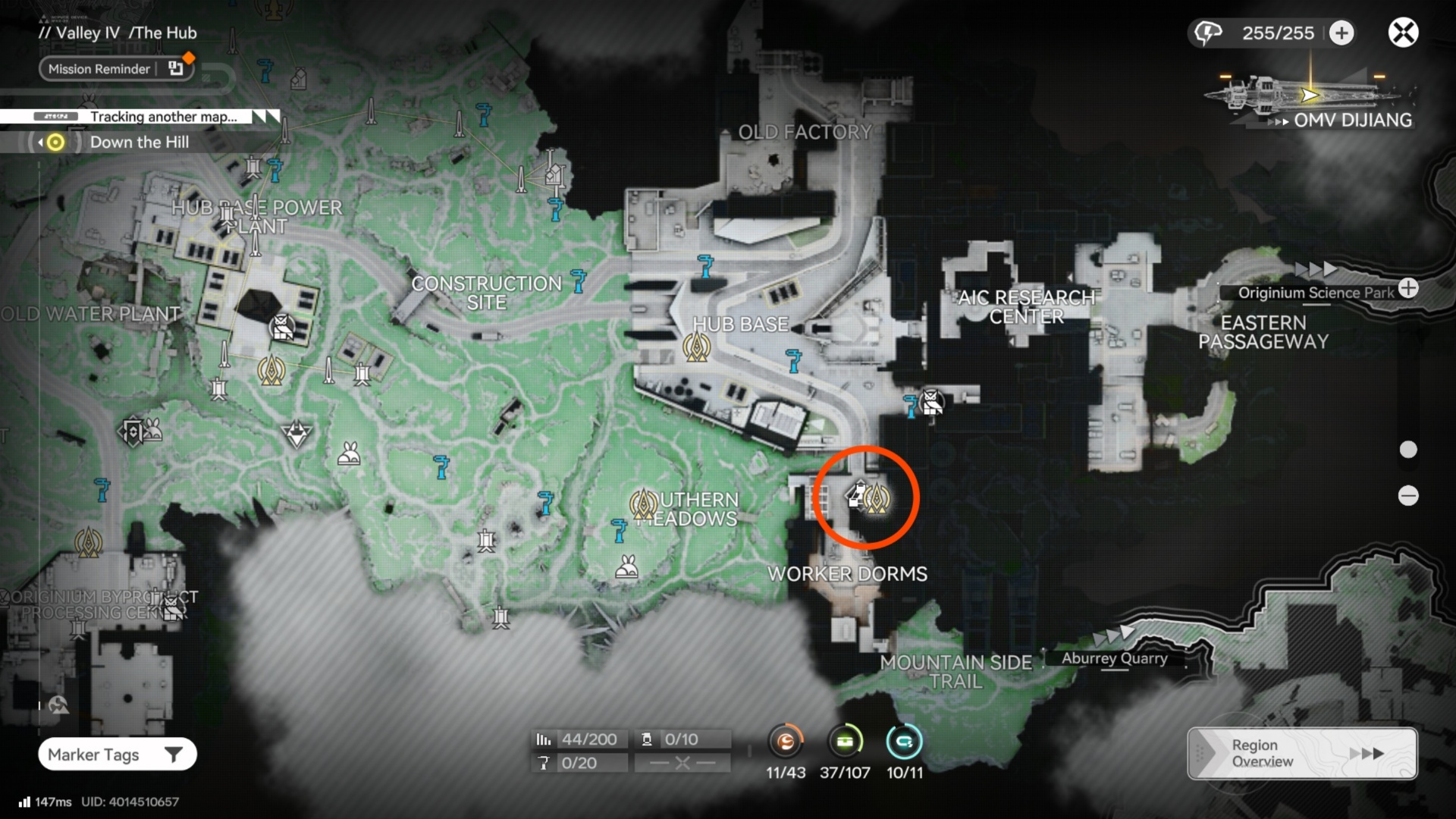Viewport: 1456px width, 819px height.
Task: Select the Originium Science Park exit label
Action: pos(1315,293)
